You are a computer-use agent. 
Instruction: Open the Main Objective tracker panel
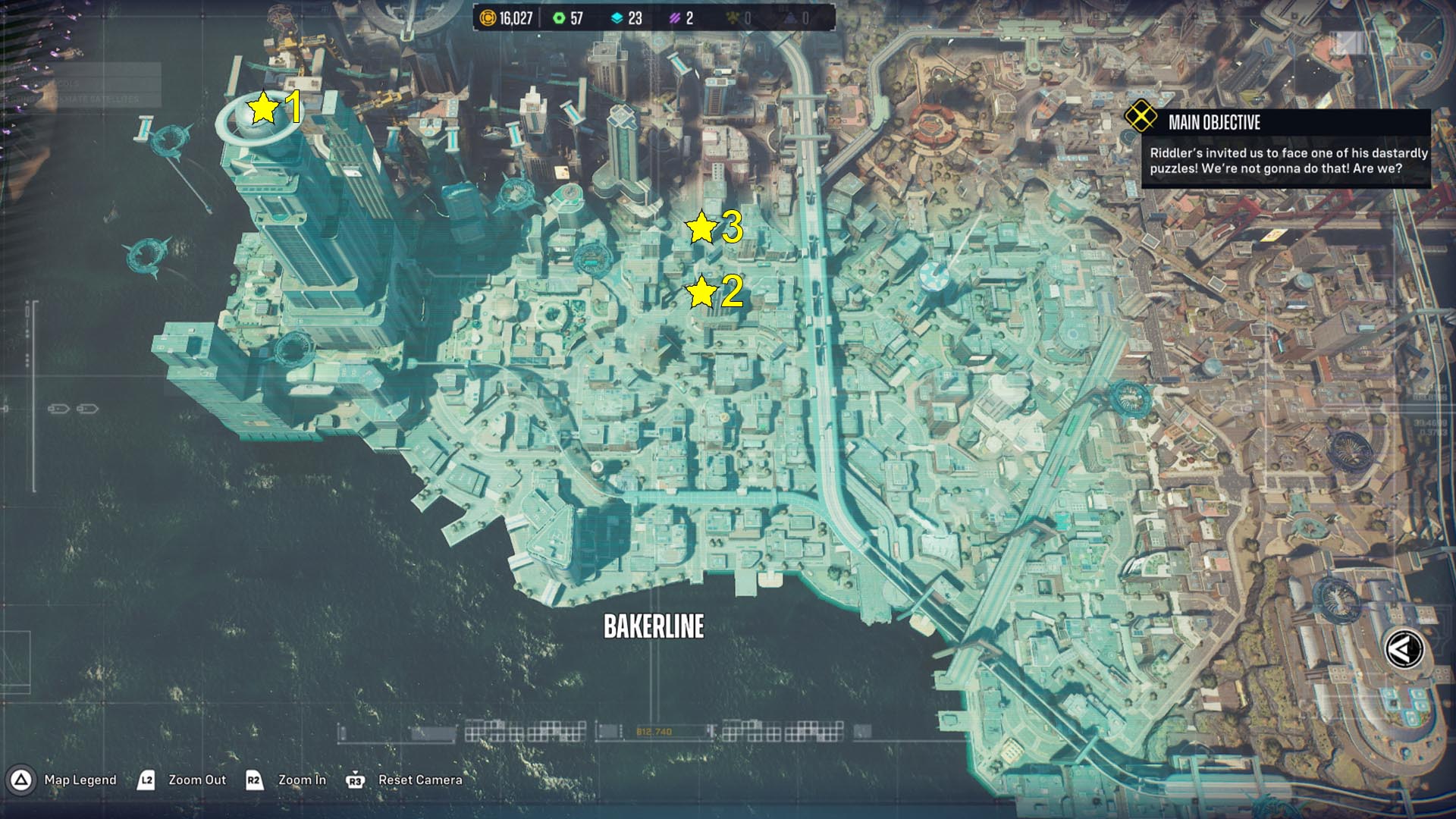(1286, 149)
